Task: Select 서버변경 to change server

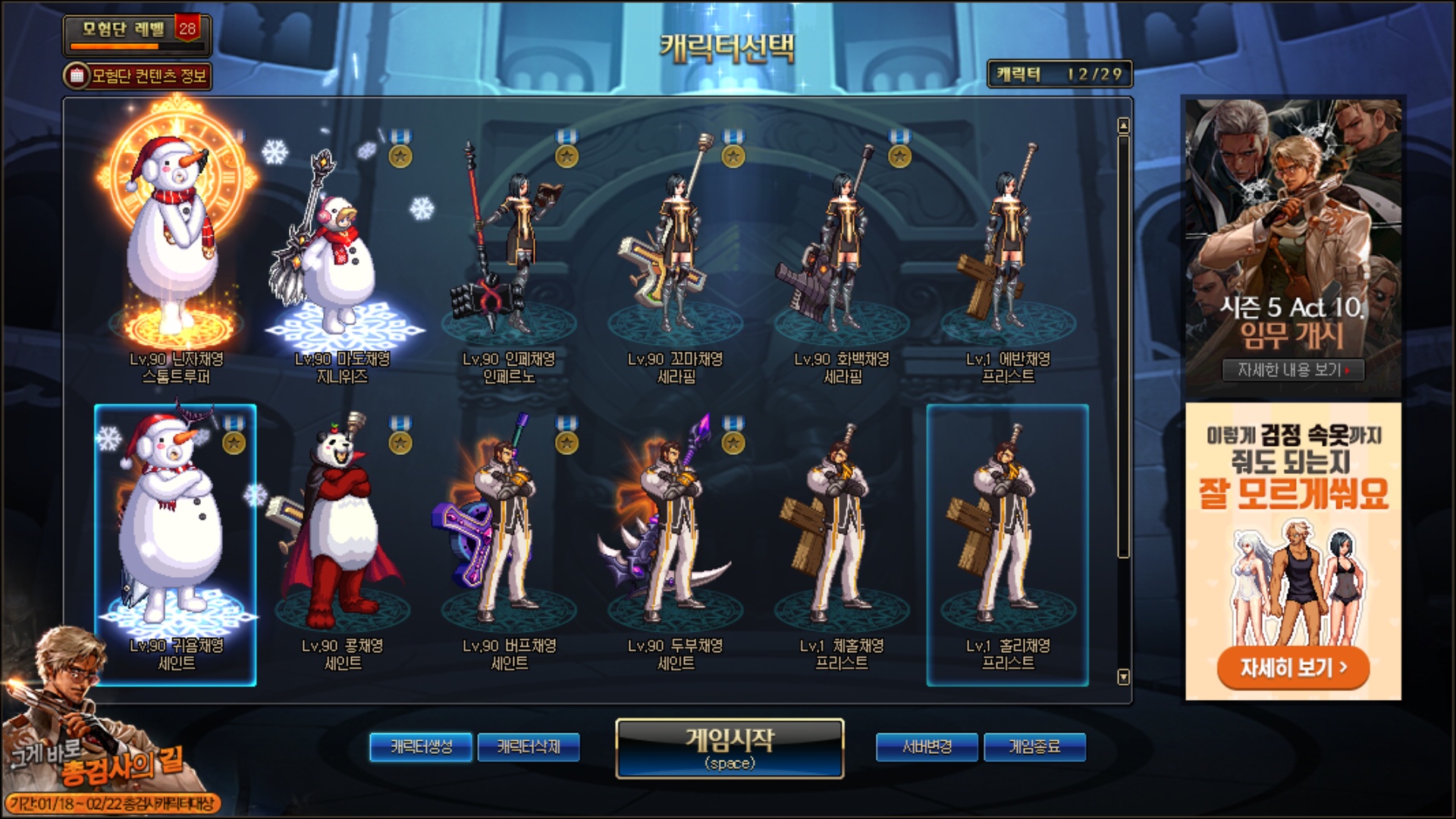Action: (927, 747)
